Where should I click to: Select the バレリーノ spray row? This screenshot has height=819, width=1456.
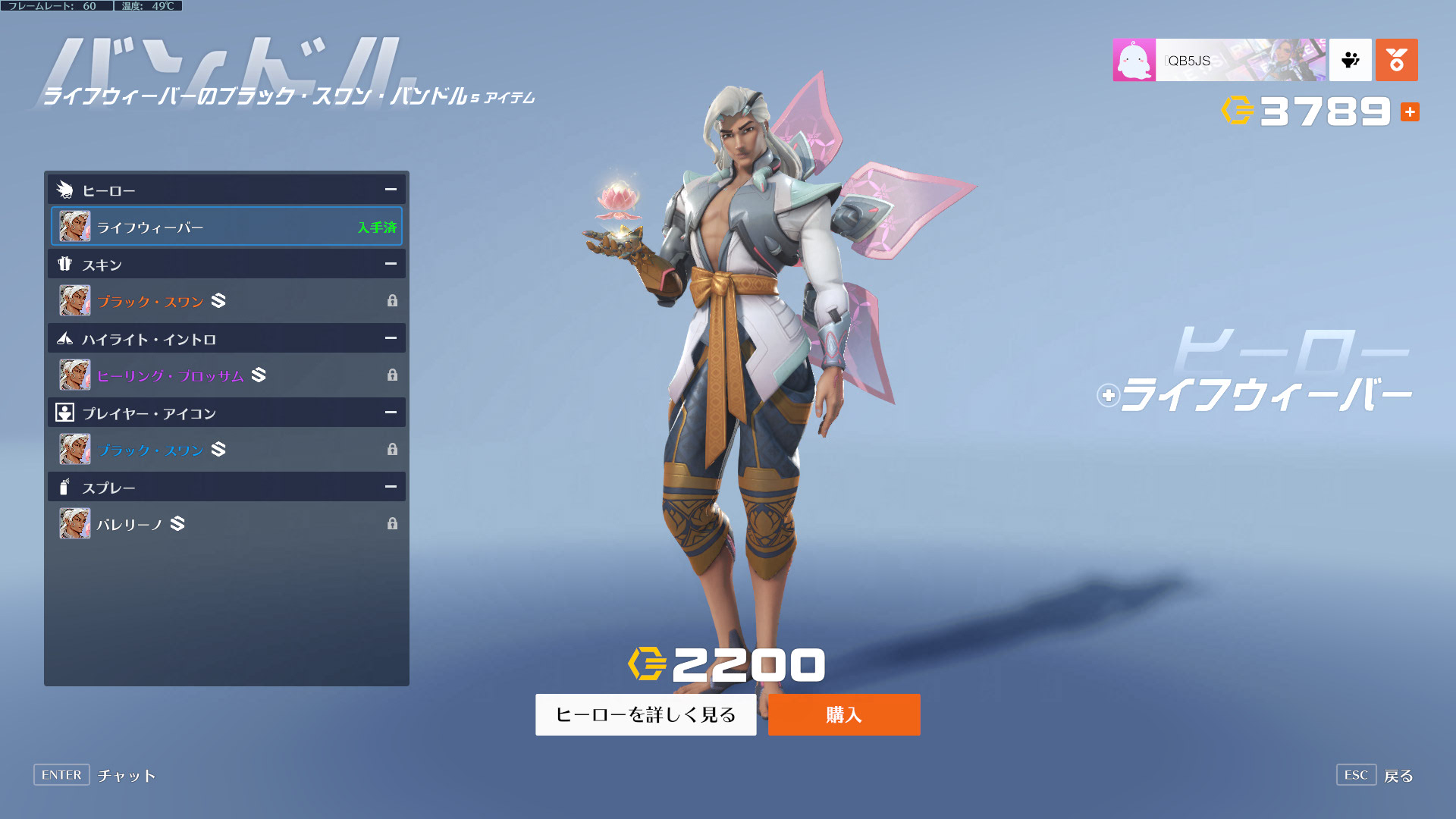(226, 524)
